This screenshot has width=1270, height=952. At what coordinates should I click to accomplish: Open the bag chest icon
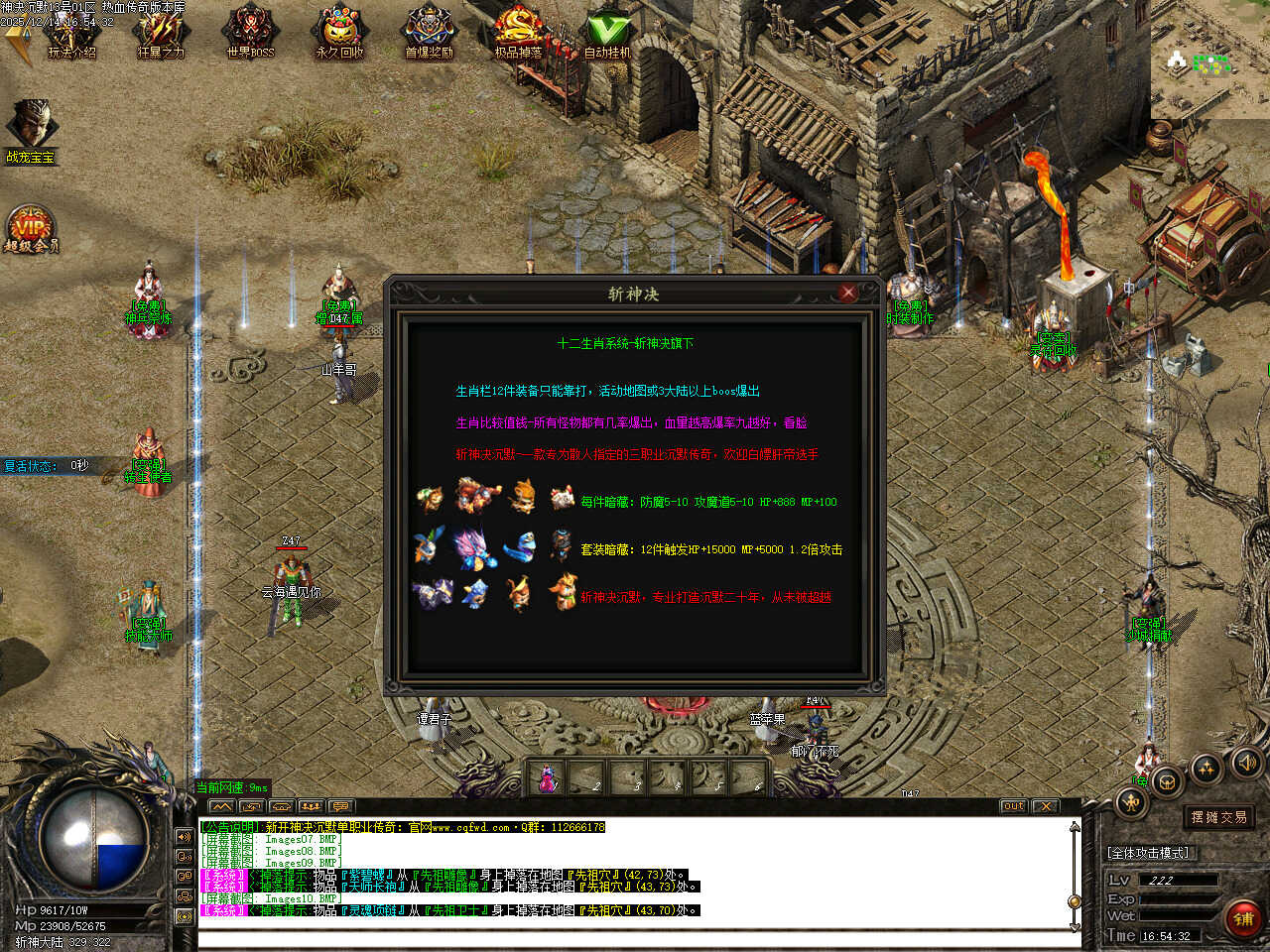(x=1168, y=782)
